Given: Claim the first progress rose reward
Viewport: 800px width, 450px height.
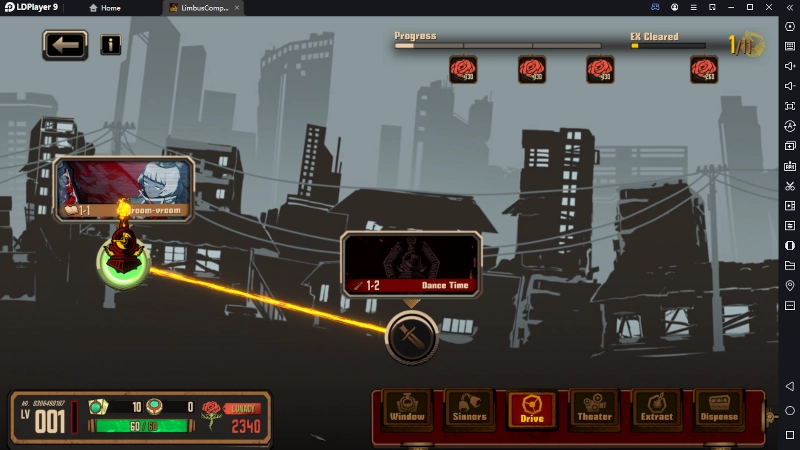Looking at the screenshot, I should (463, 69).
